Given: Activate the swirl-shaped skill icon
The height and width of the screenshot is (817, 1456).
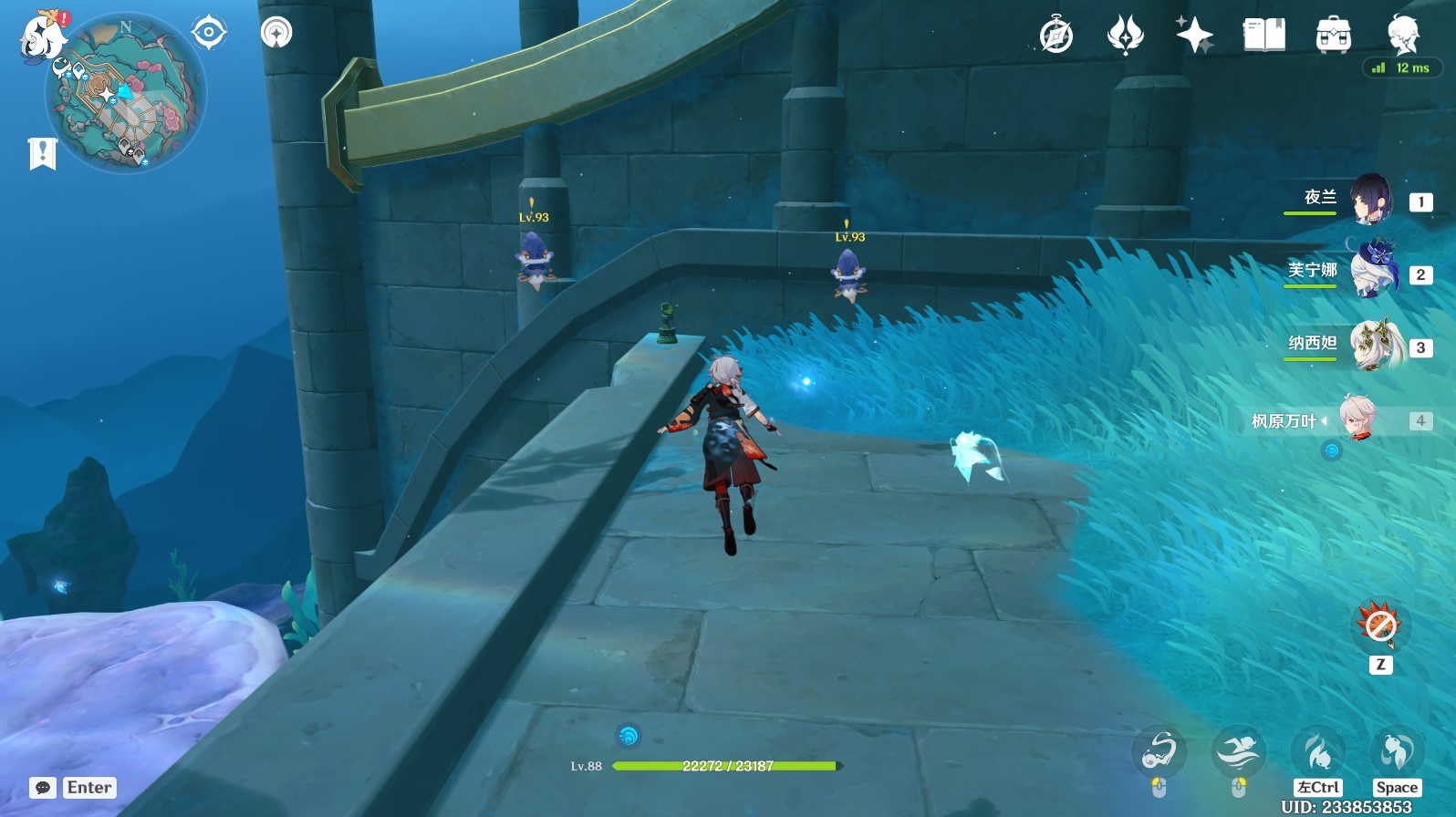Looking at the screenshot, I should 1159,753.
